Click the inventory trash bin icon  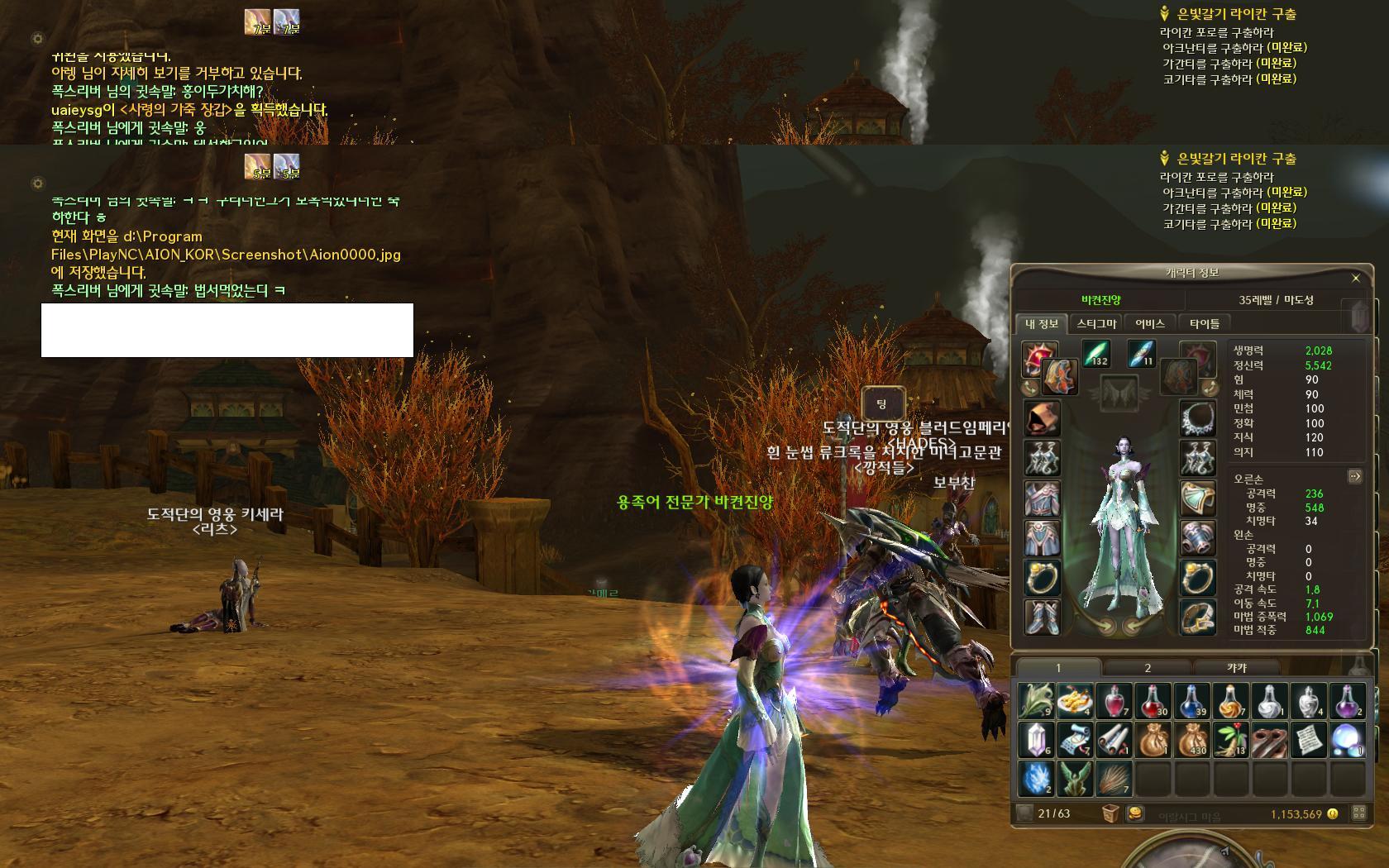[1110, 813]
